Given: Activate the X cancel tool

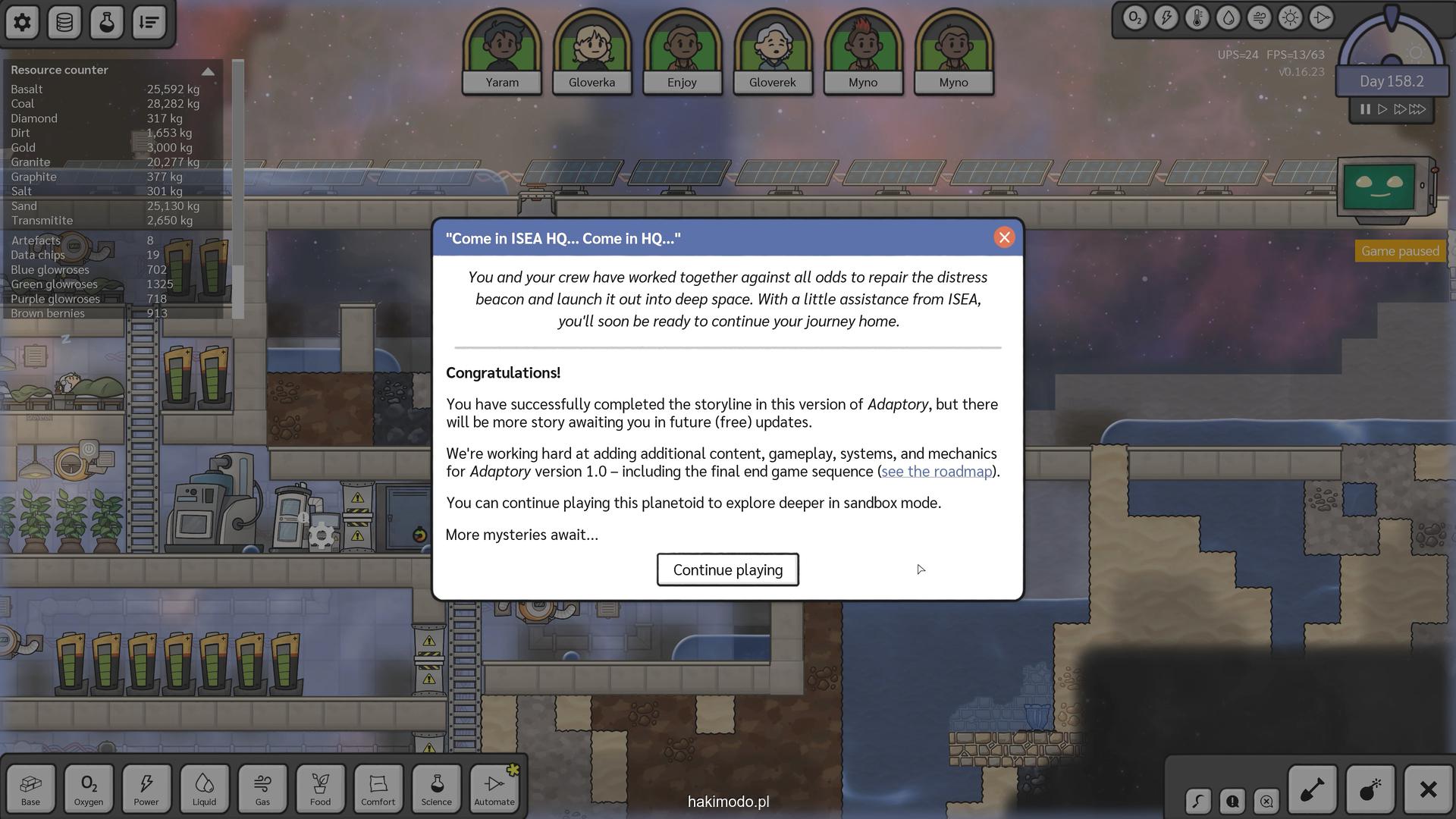Looking at the screenshot, I should (1428, 789).
